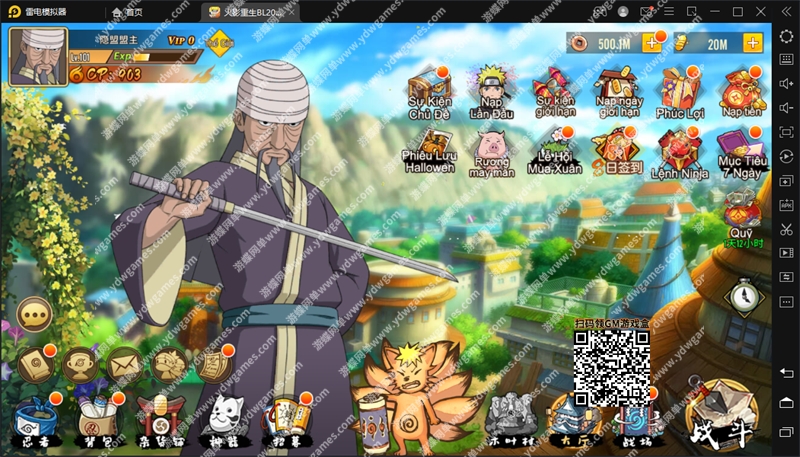
Task: Click the player avatar portrait
Action: (x=37, y=56)
